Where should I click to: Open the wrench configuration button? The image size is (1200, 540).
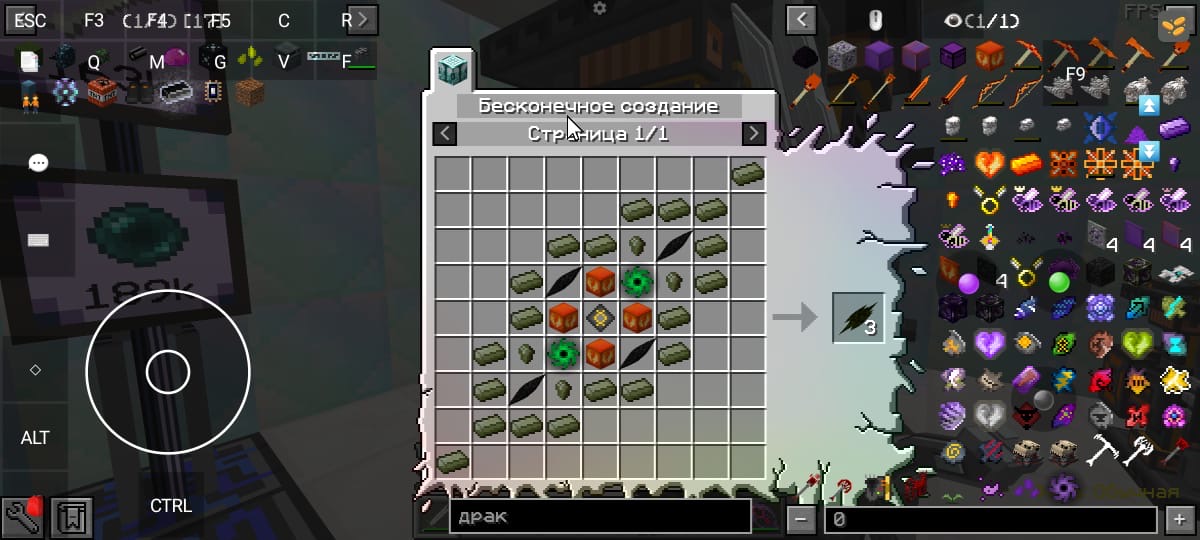[x=22, y=516]
